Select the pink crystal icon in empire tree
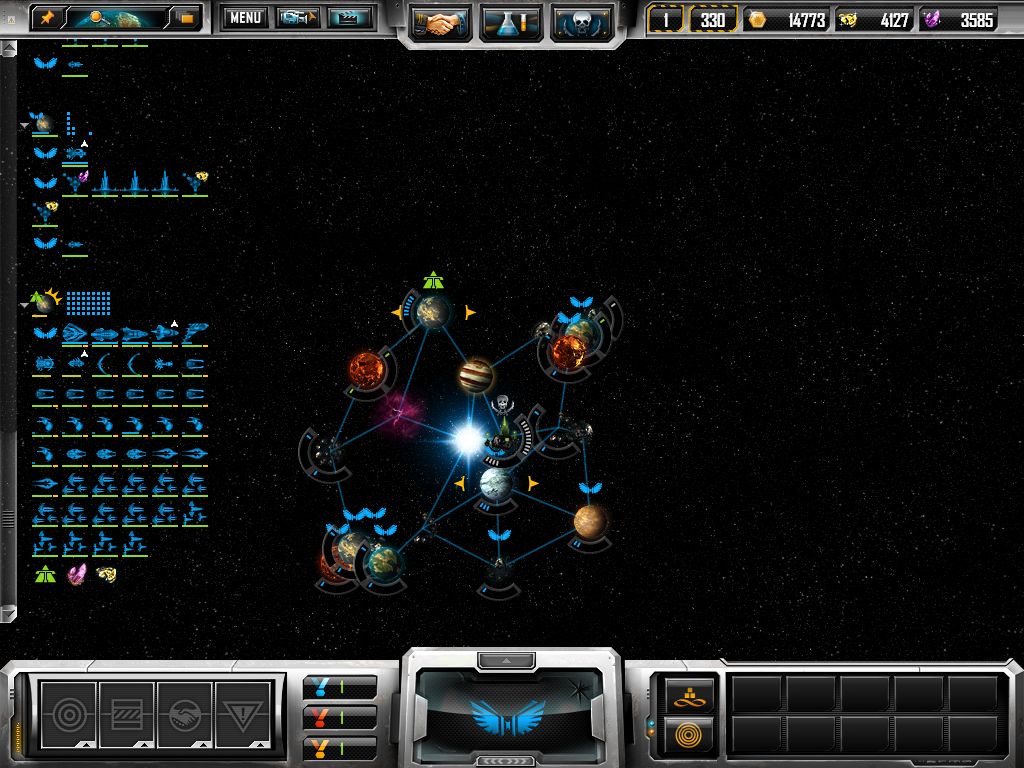Viewport: 1024px width, 768px height. (76, 574)
